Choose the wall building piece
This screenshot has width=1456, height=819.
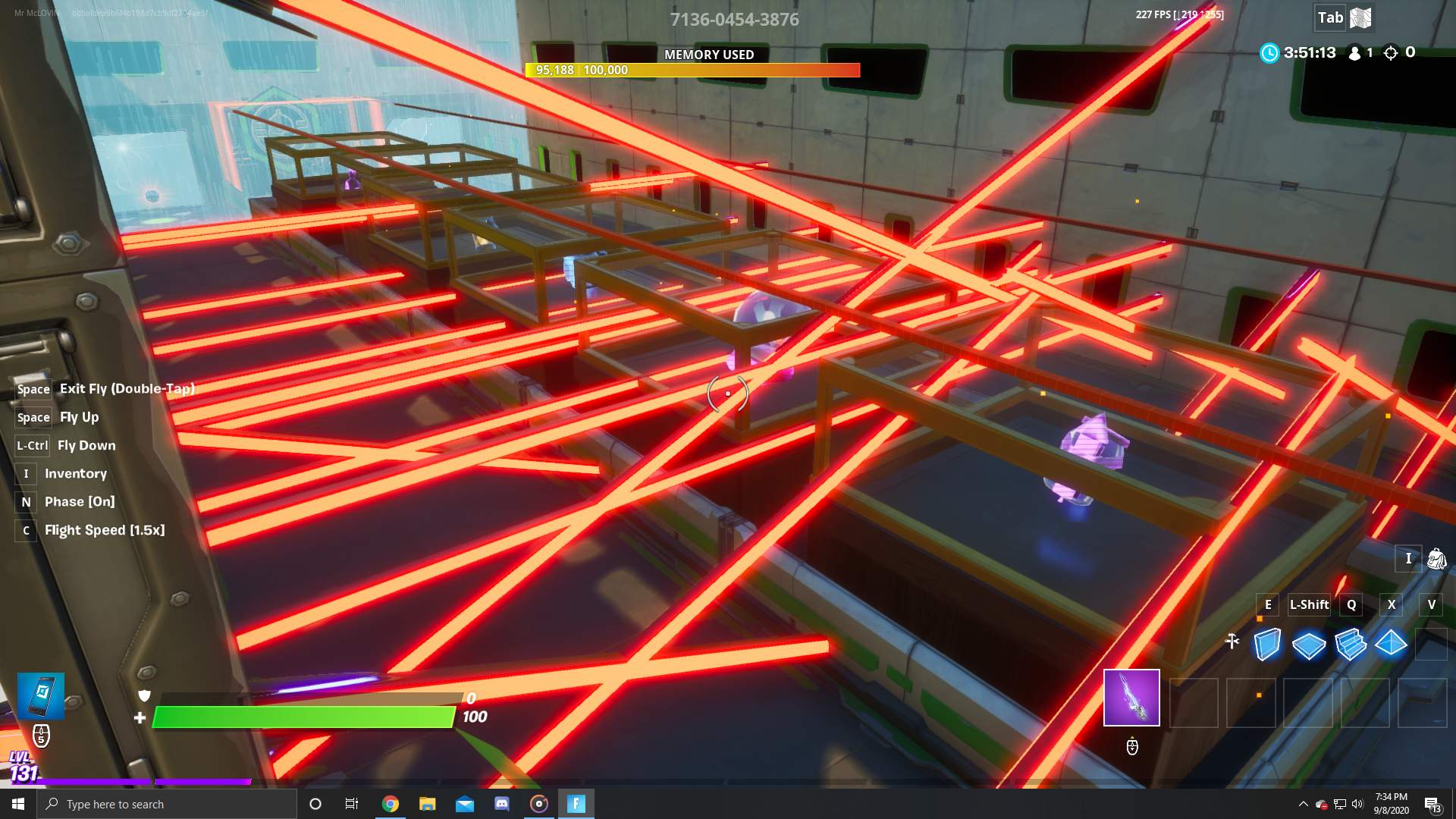point(1267,645)
